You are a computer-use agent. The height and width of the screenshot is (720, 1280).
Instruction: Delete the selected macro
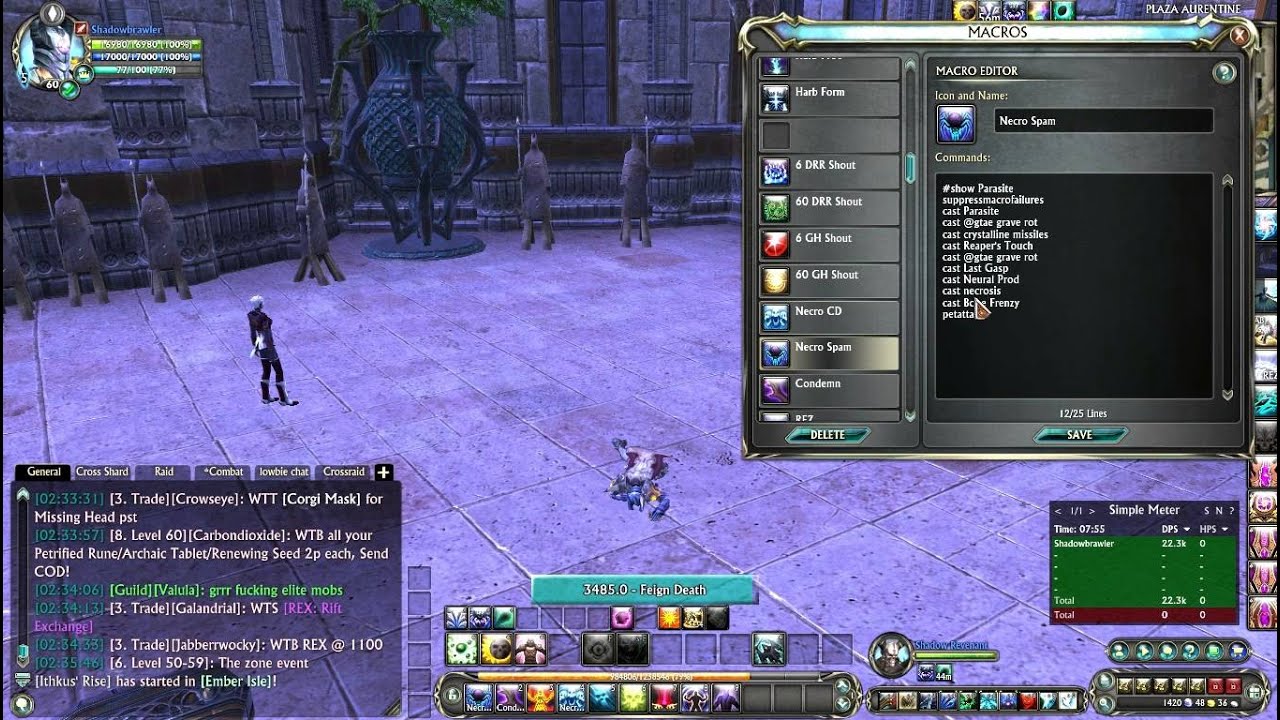pos(828,435)
